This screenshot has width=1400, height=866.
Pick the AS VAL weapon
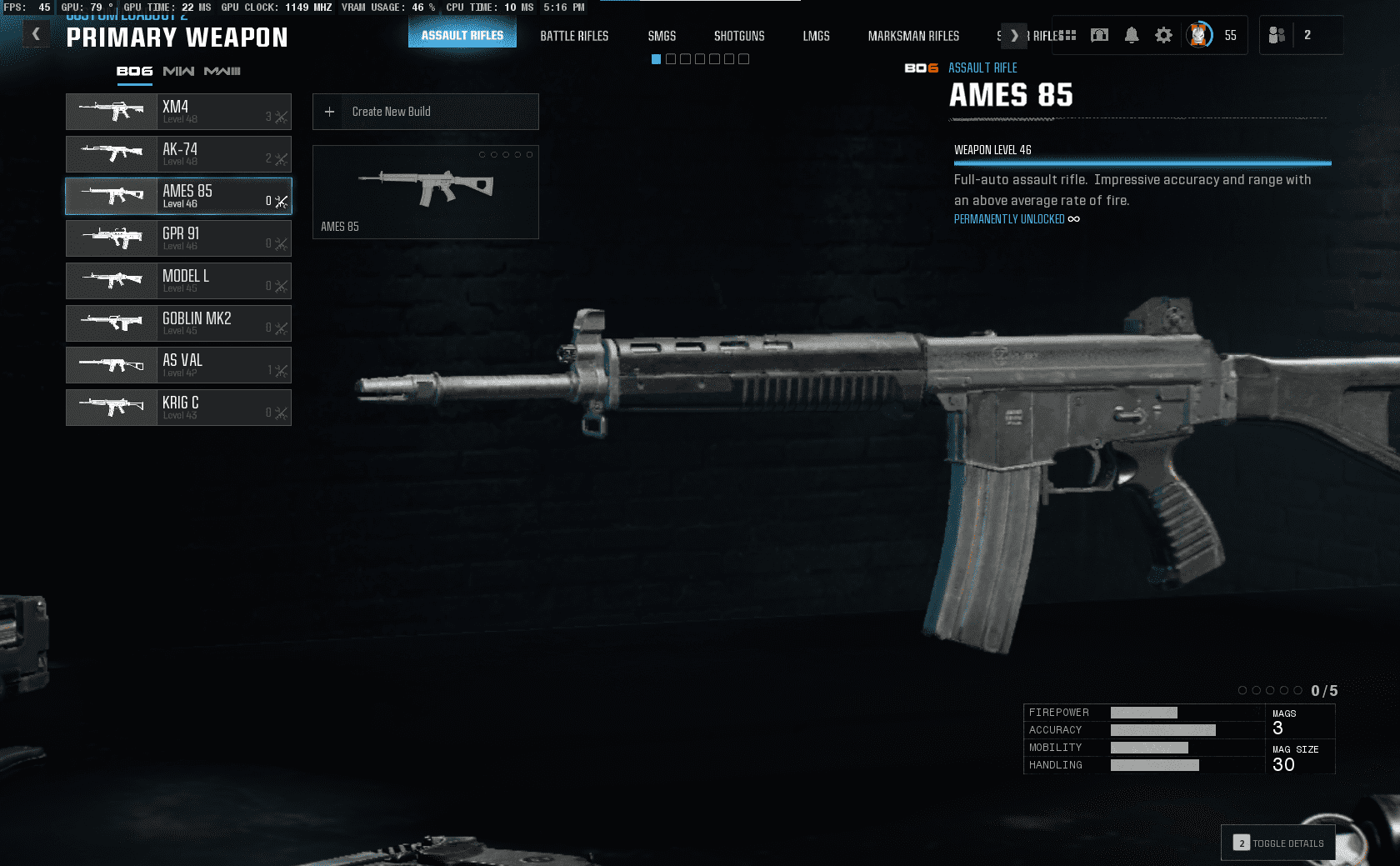(x=178, y=365)
